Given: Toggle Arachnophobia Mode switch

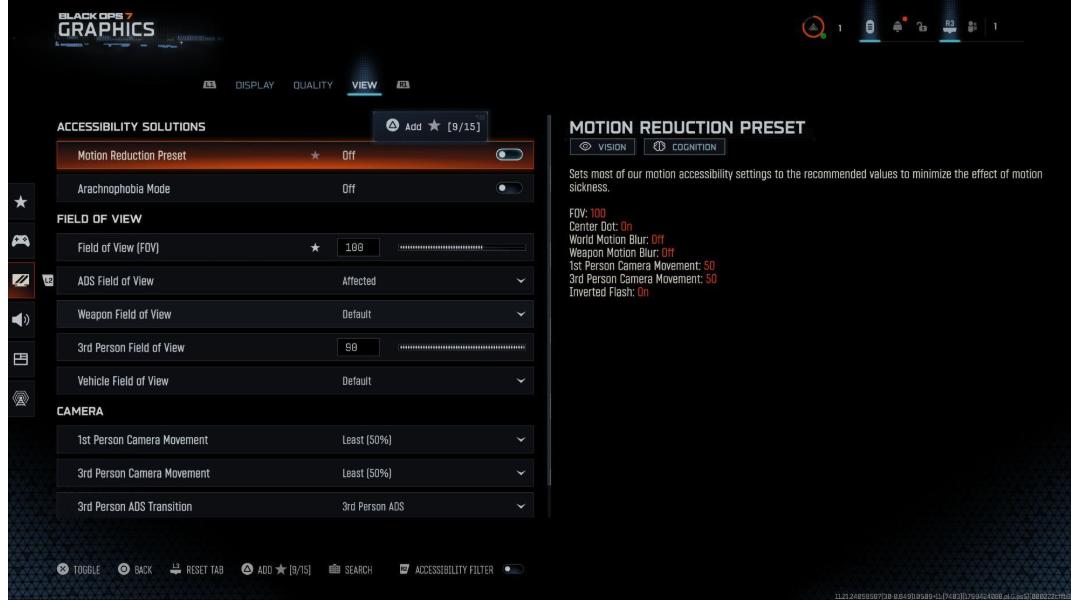Looking at the screenshot, I should tap(509, 188).
